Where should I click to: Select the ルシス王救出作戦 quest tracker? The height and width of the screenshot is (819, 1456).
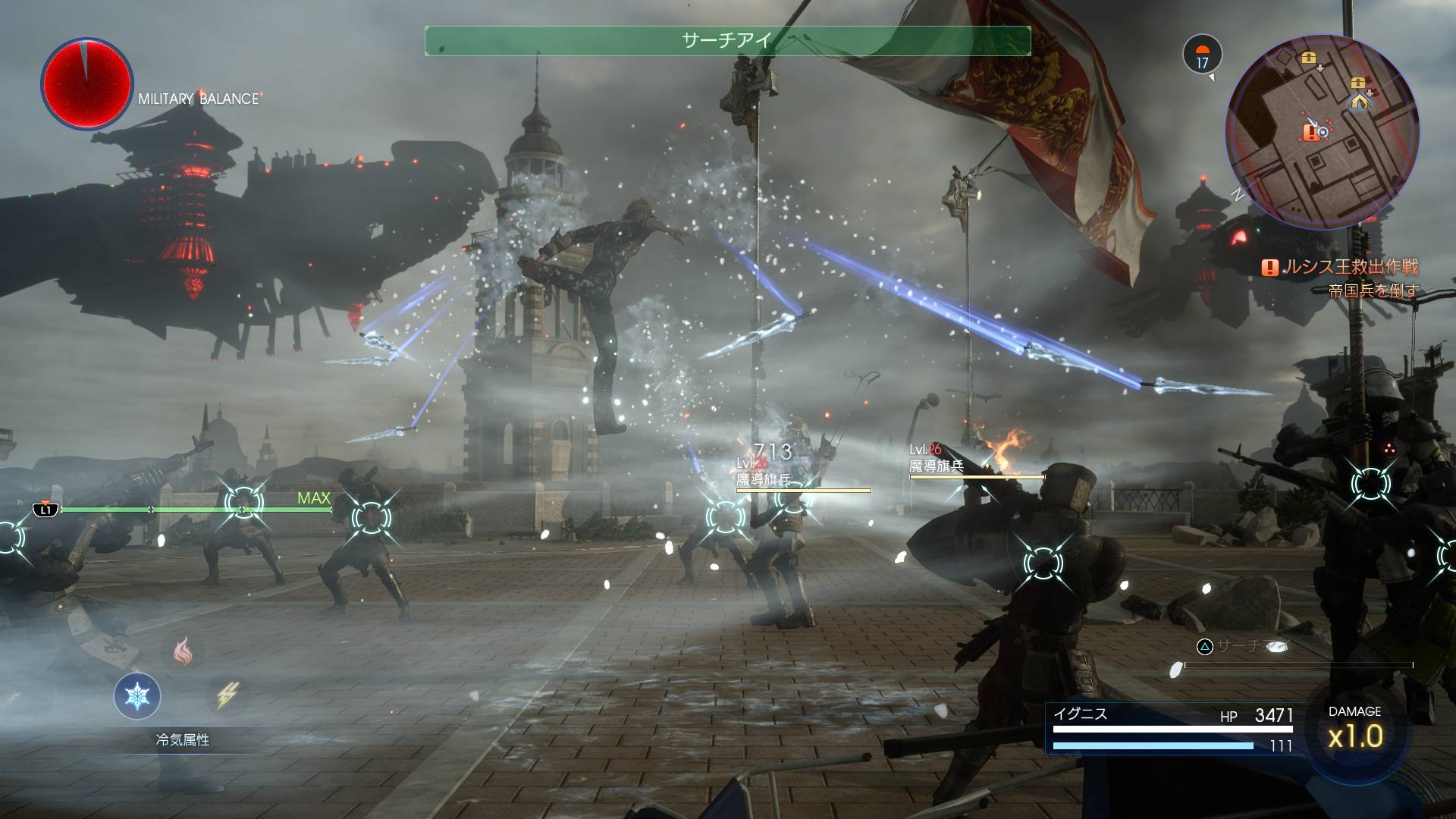1339,267
